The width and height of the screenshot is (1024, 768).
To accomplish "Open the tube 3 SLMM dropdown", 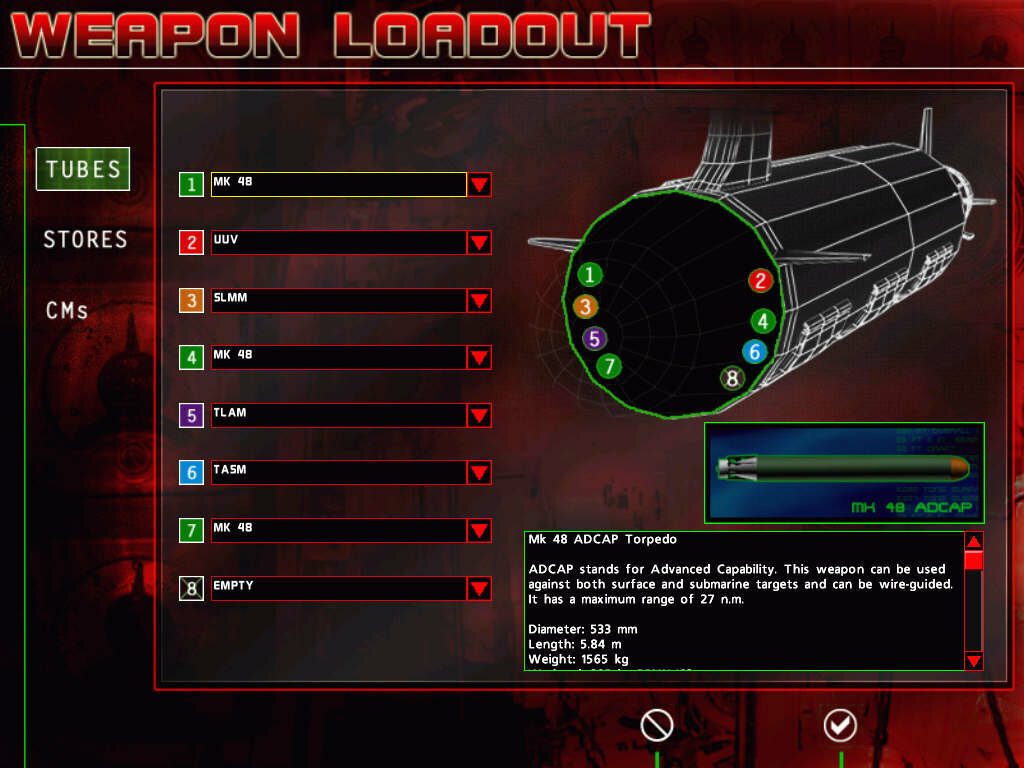I will (479, 301).
